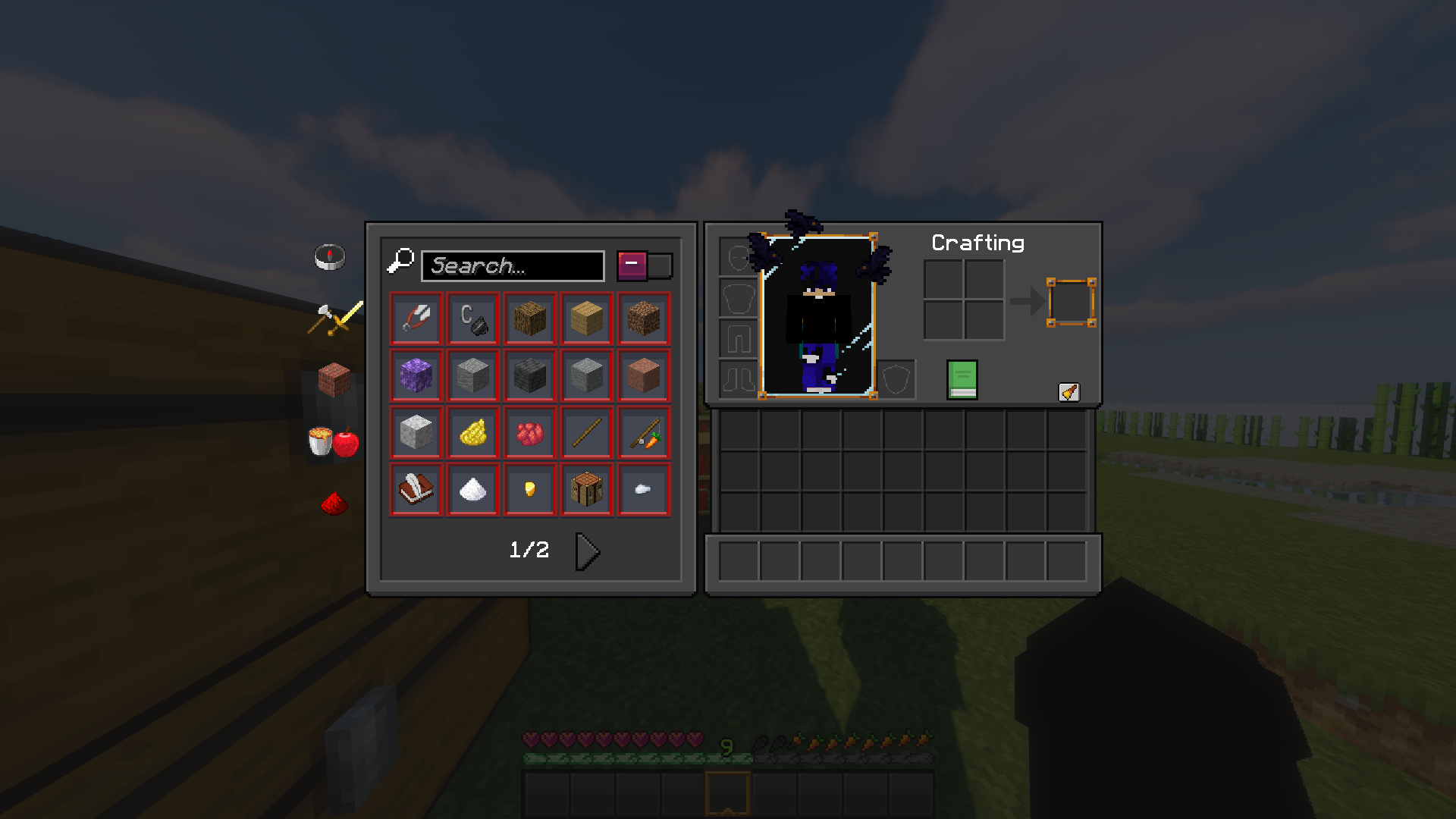This screenshot has width=1456, height=819.
Task: Select the crafting table item
Action: point(586,489)
